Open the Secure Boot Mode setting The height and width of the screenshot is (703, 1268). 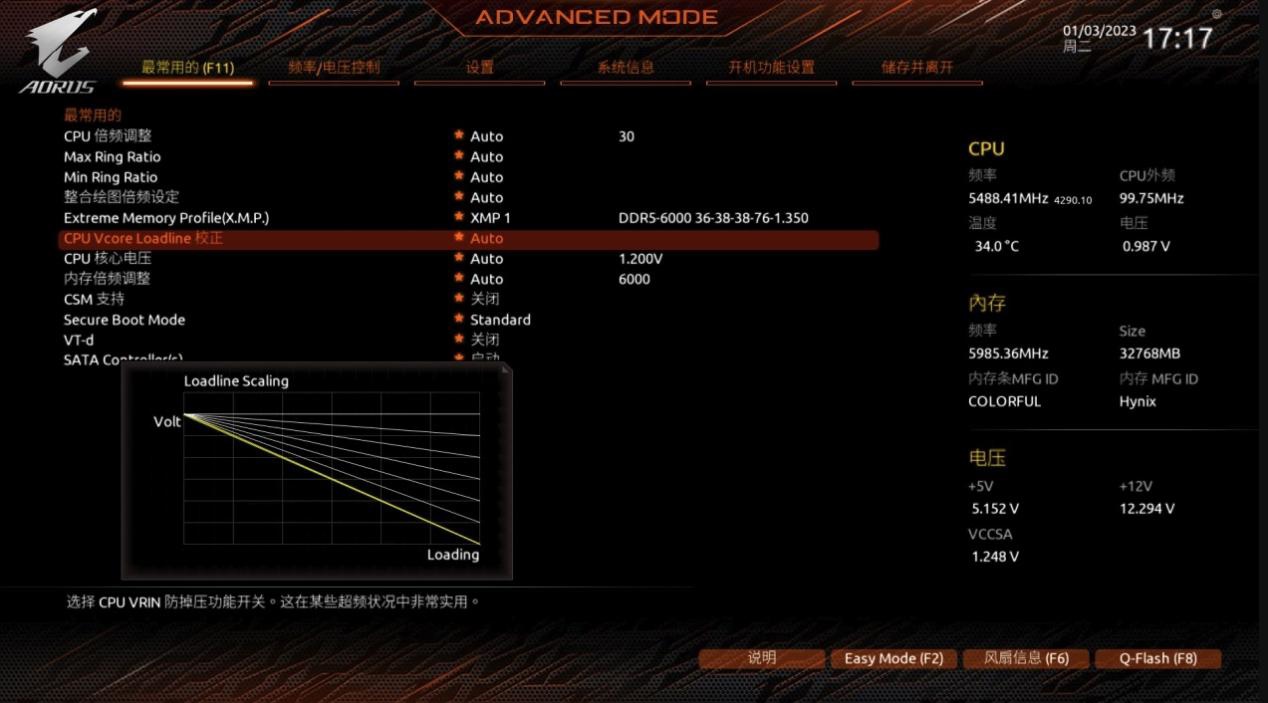click(x=124, y=320)
